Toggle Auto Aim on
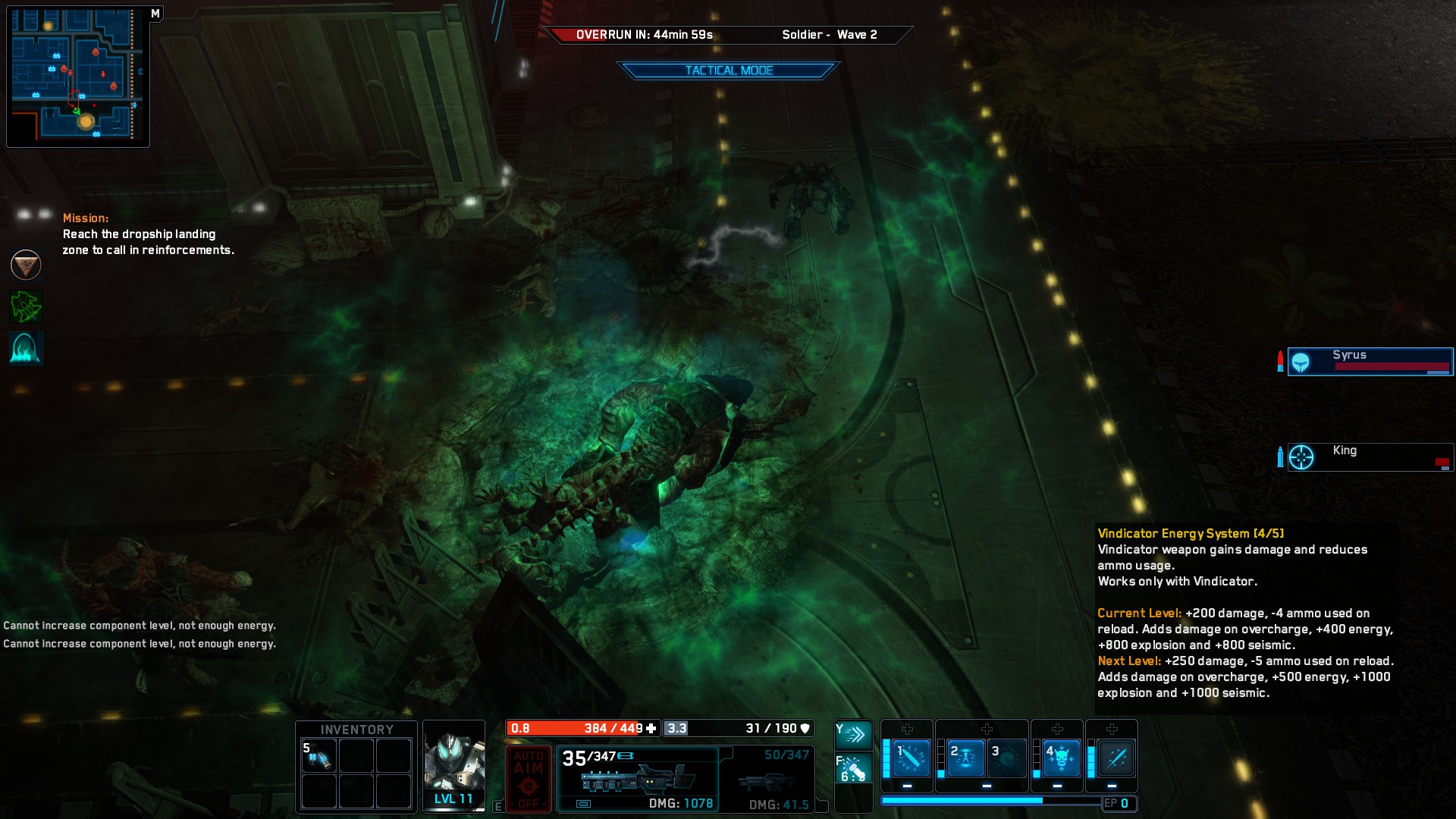This screenshot has width=1456, height=819. point(529,778)
